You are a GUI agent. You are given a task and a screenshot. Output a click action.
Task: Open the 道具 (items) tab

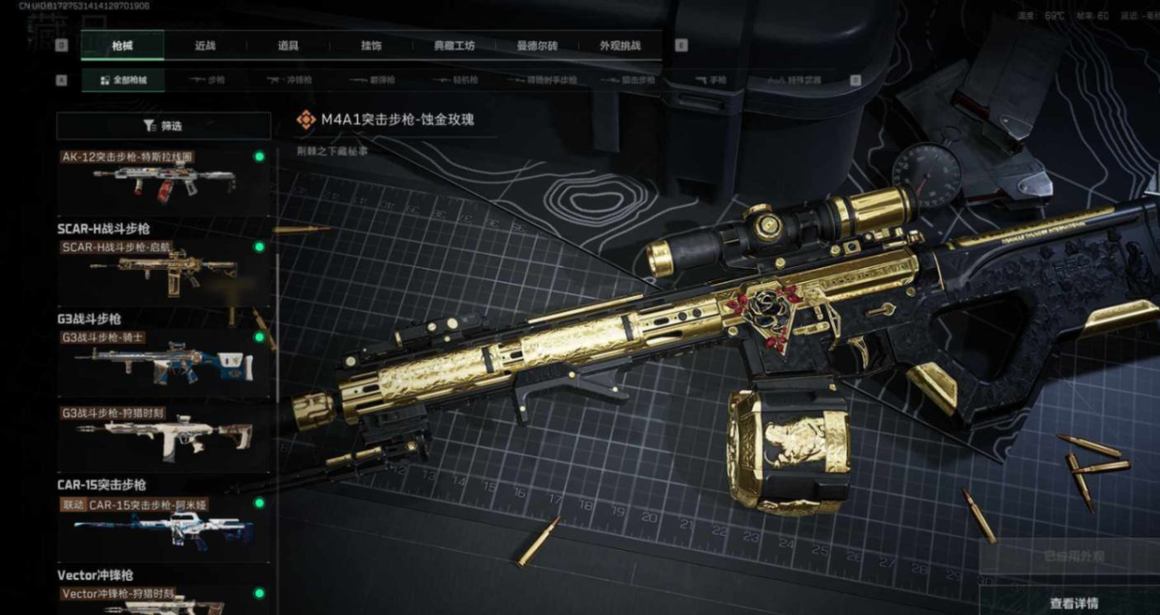289,46
